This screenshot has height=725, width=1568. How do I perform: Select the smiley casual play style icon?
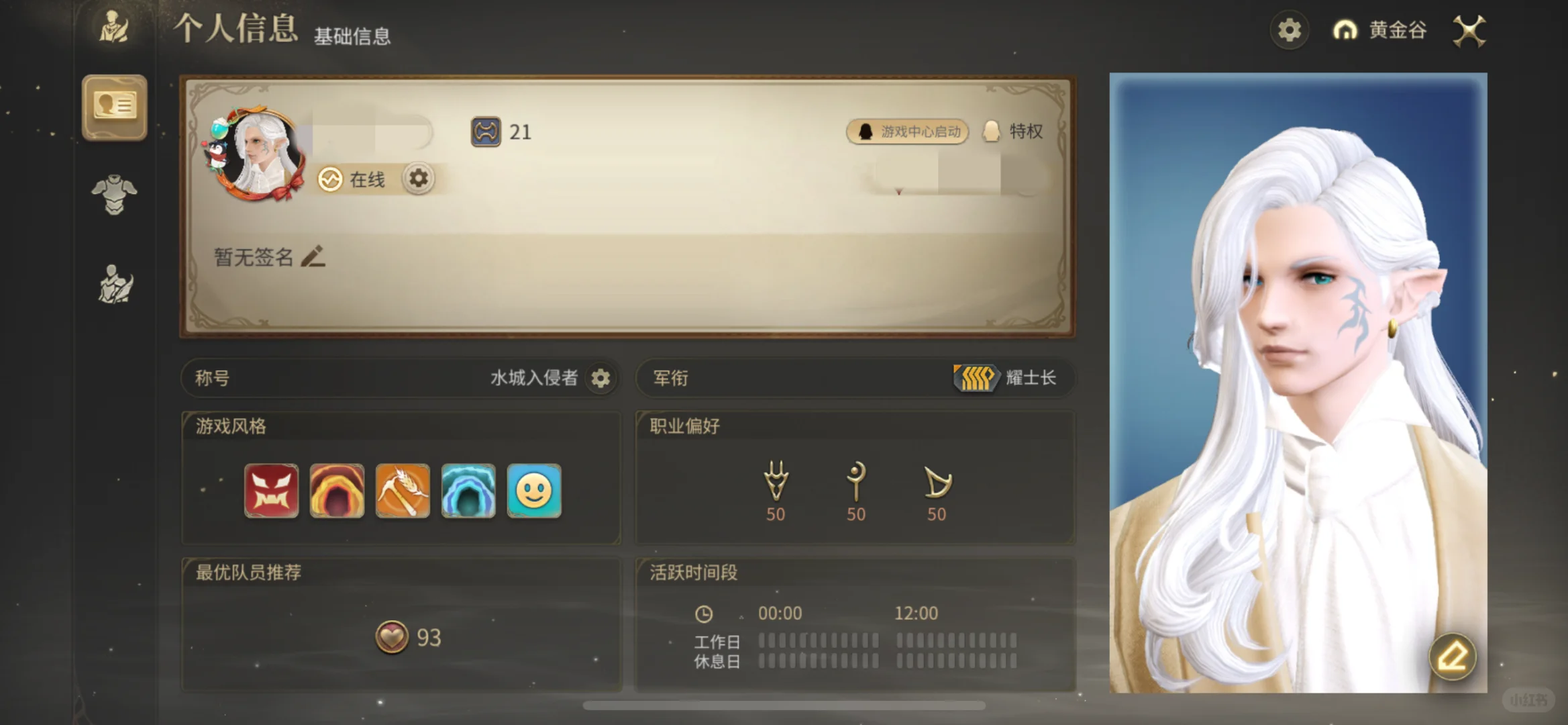coord(534,491)
